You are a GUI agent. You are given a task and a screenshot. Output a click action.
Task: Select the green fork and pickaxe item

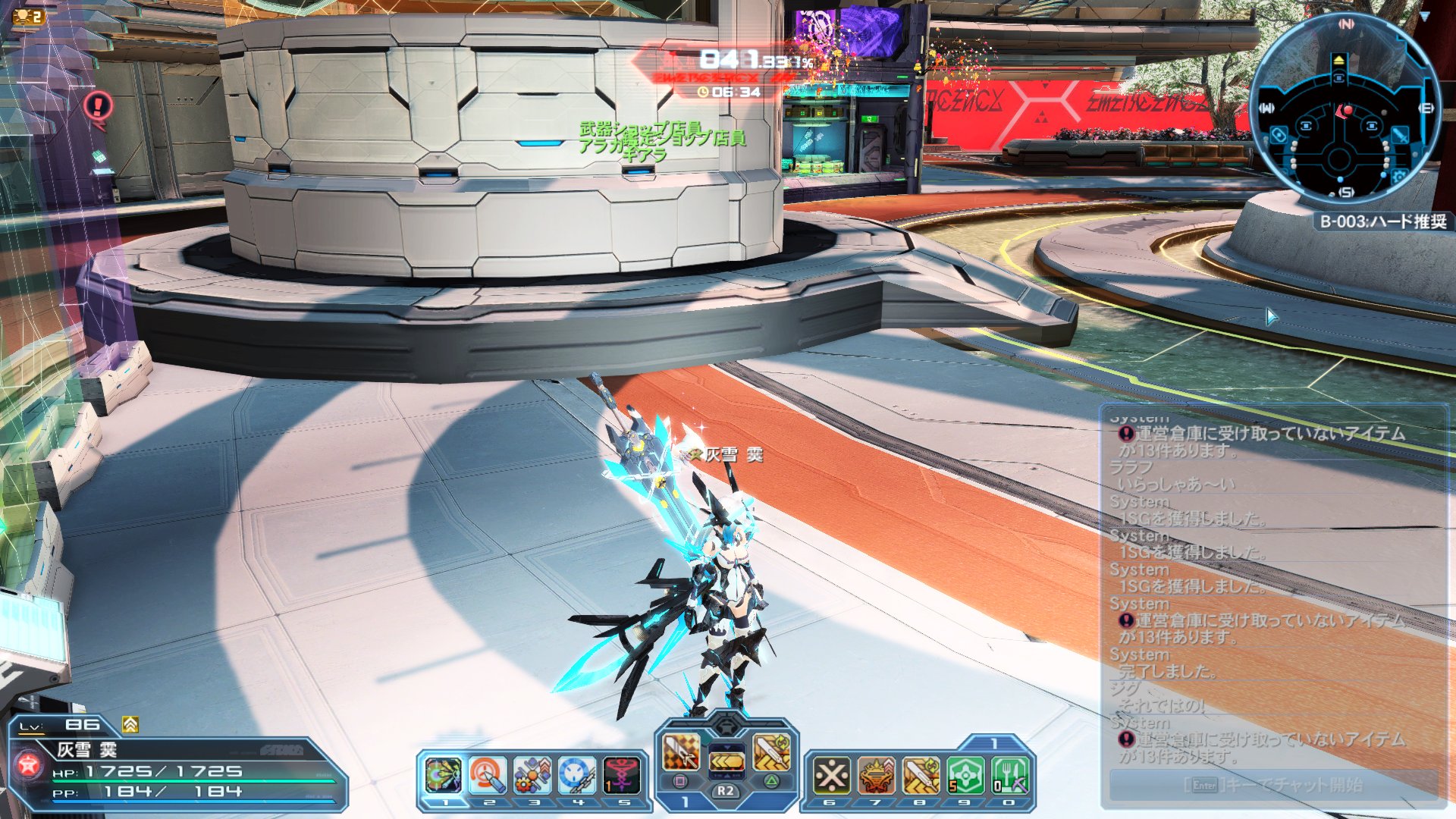pos(1010,776)
